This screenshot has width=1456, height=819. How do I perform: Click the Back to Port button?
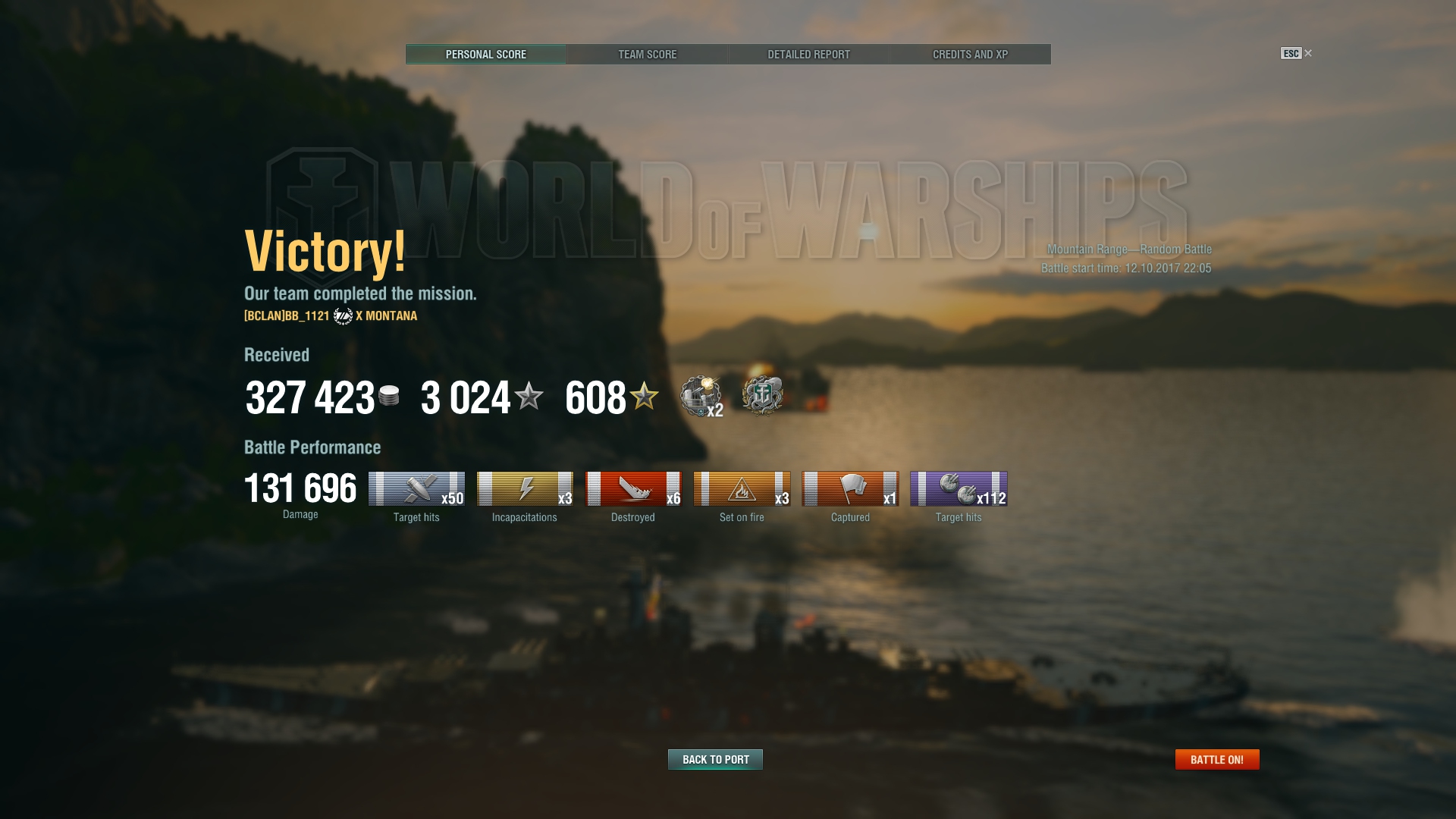pos(715,759)
